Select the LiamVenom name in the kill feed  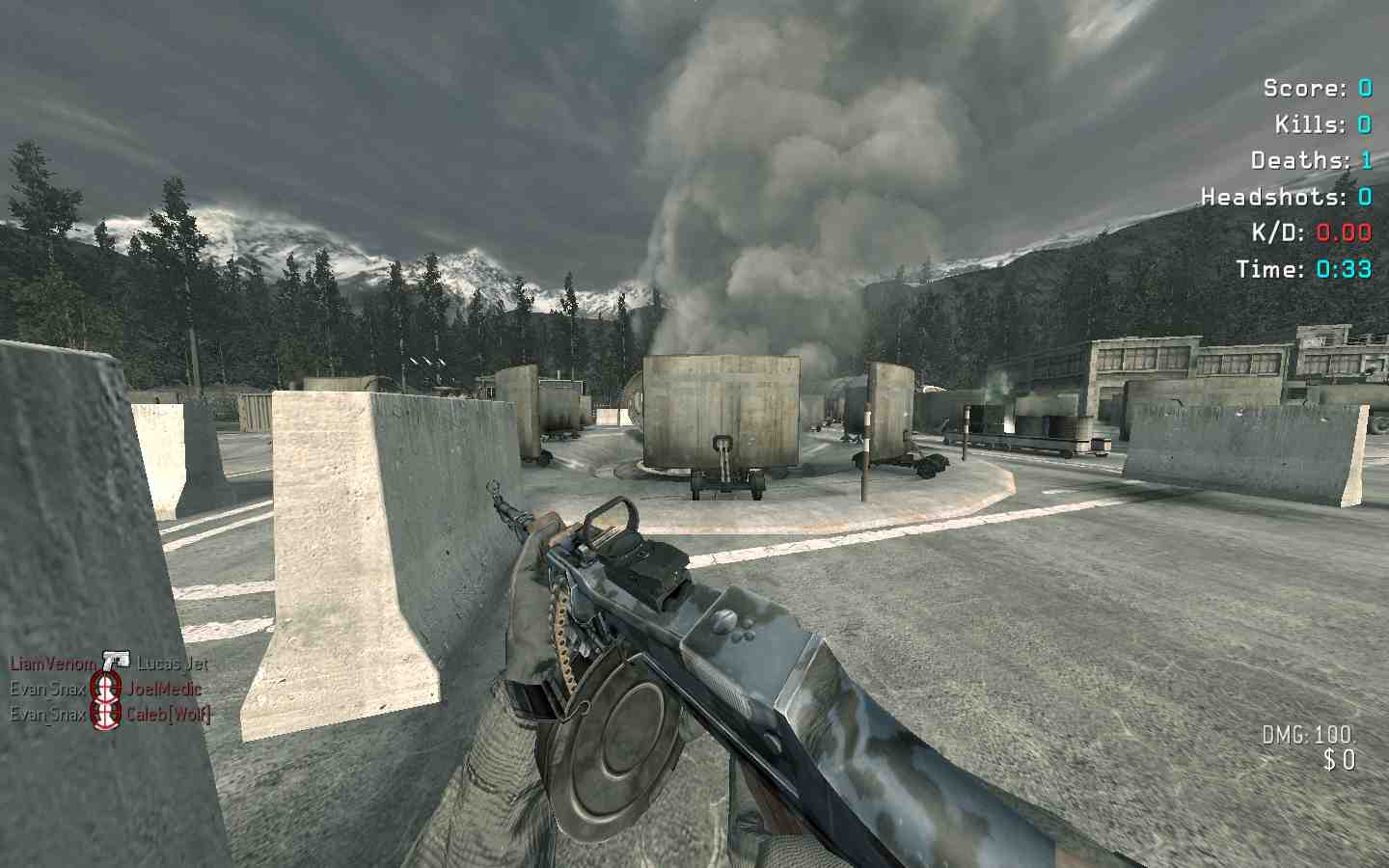click(53, 664)
